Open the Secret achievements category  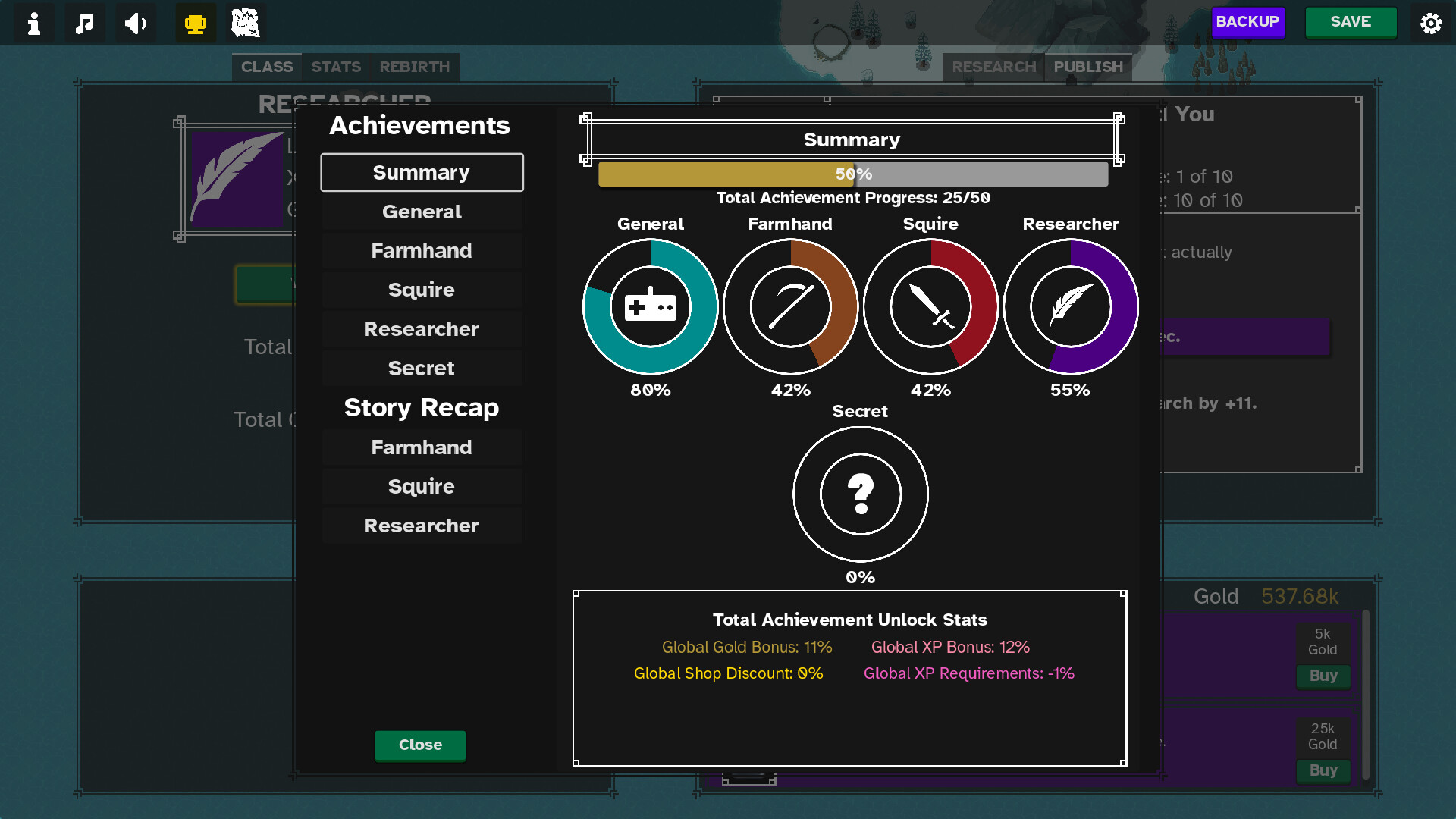point(422,368)
